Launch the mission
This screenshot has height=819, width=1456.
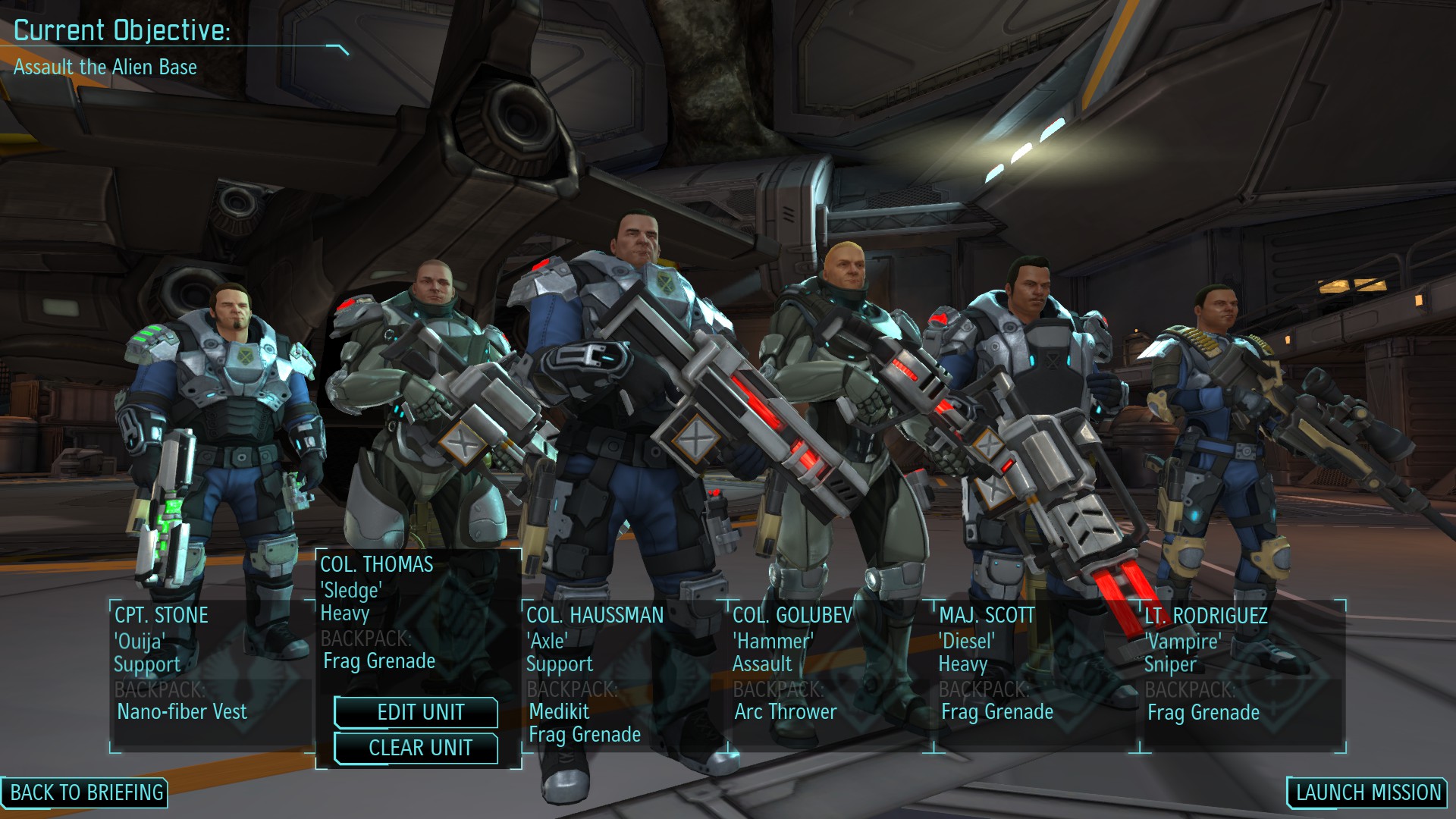(1367, 792)
